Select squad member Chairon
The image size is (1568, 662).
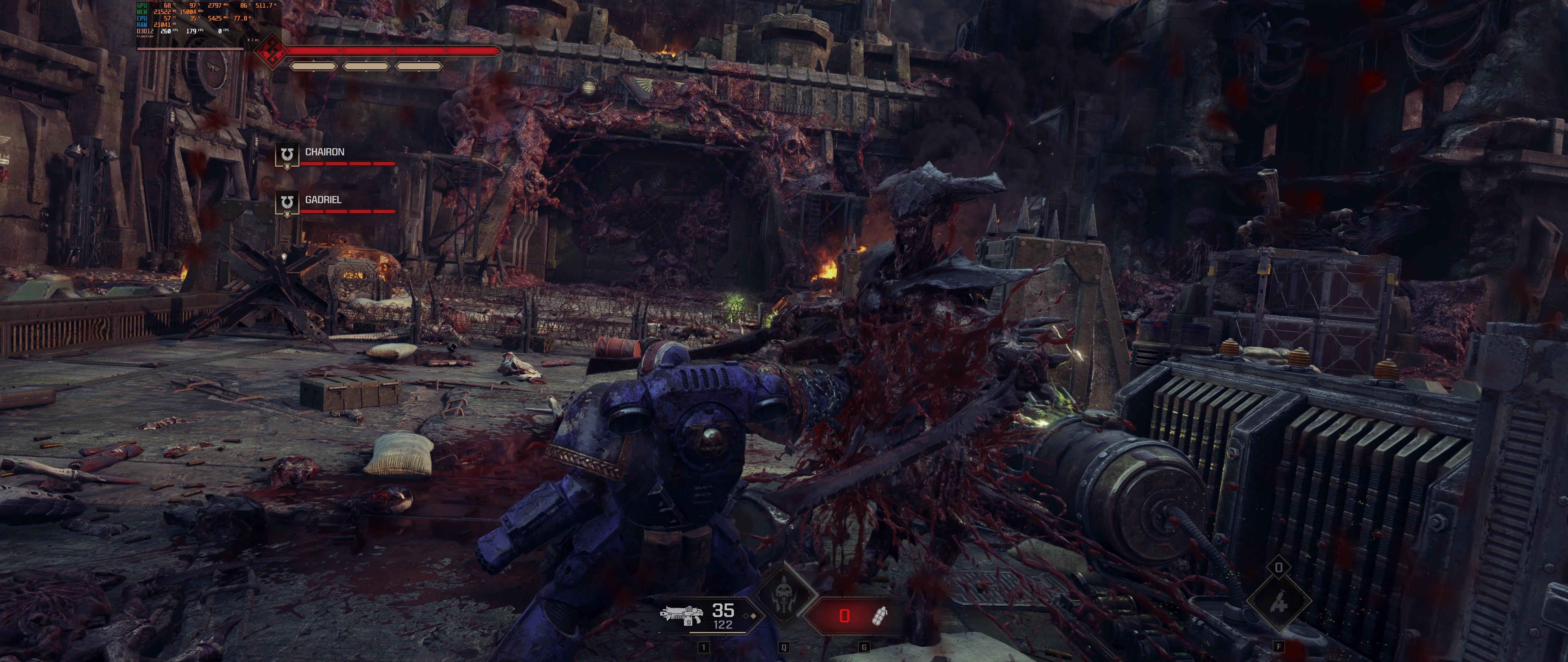[x=324, y=152]
